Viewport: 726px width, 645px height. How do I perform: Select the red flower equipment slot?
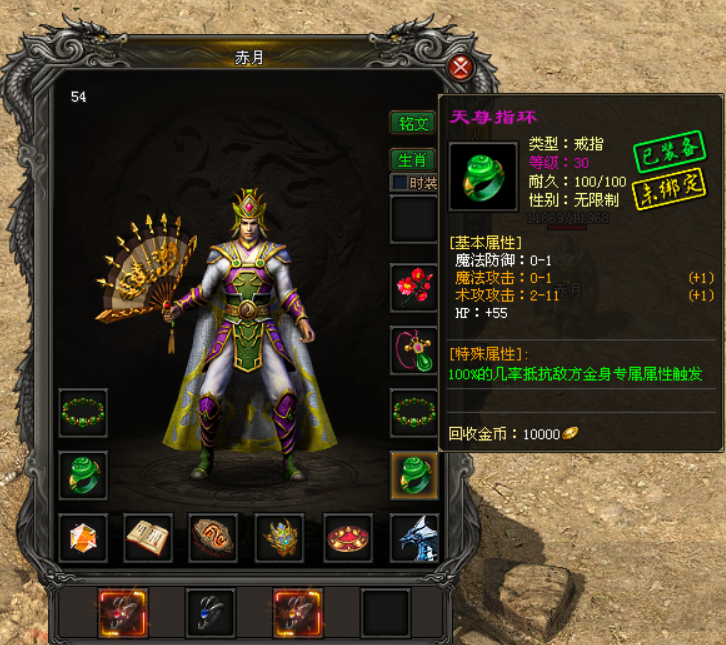click(x=413, y=287)
